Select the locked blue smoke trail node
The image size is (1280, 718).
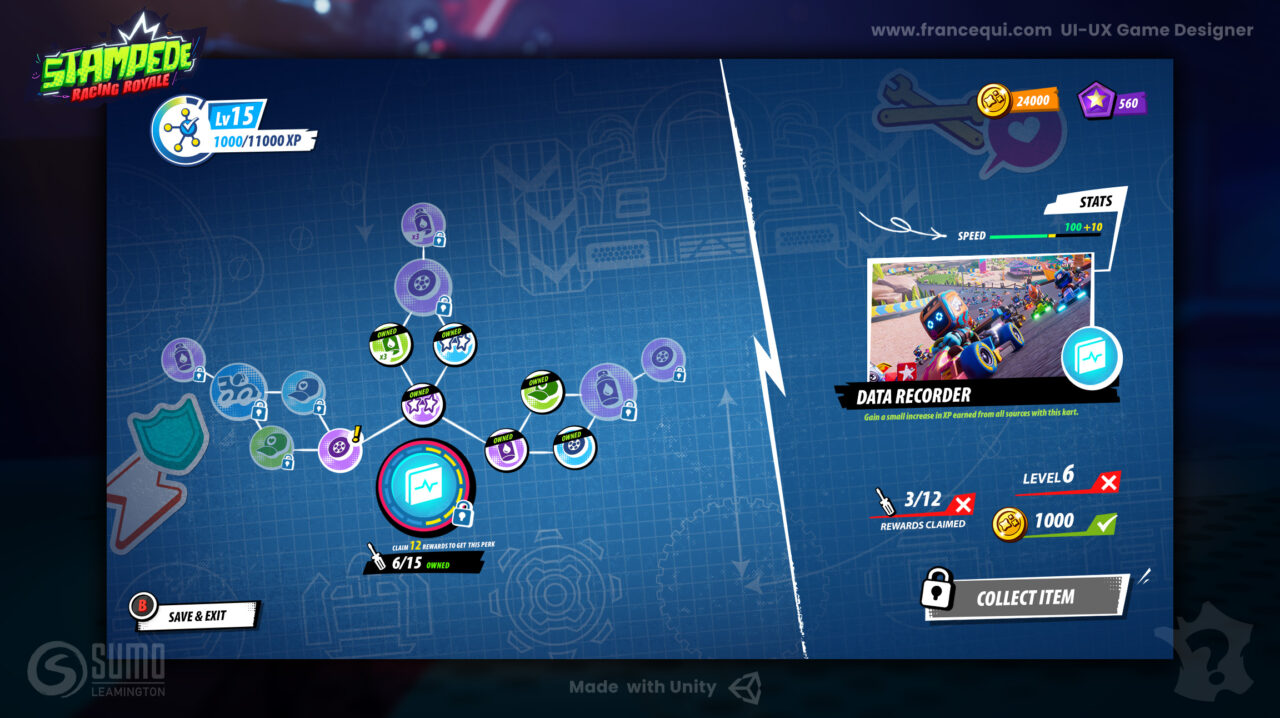point(237,391)
